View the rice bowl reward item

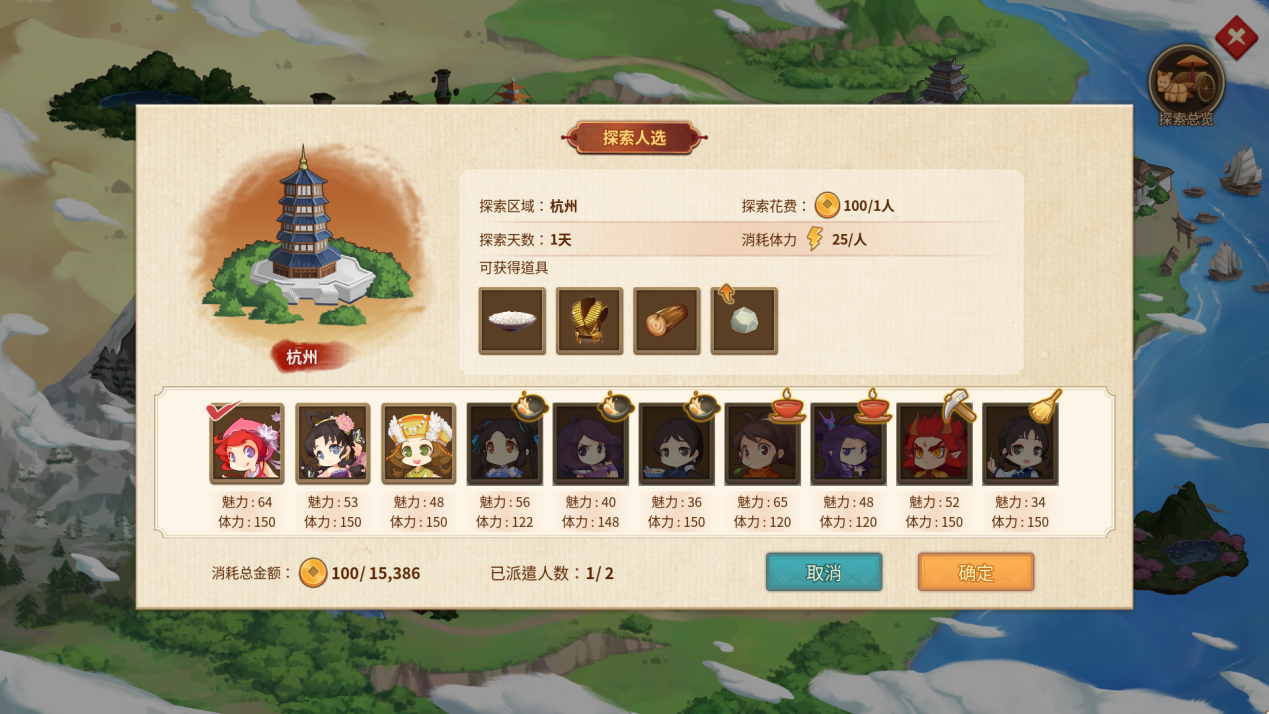[x=512, y=321]
